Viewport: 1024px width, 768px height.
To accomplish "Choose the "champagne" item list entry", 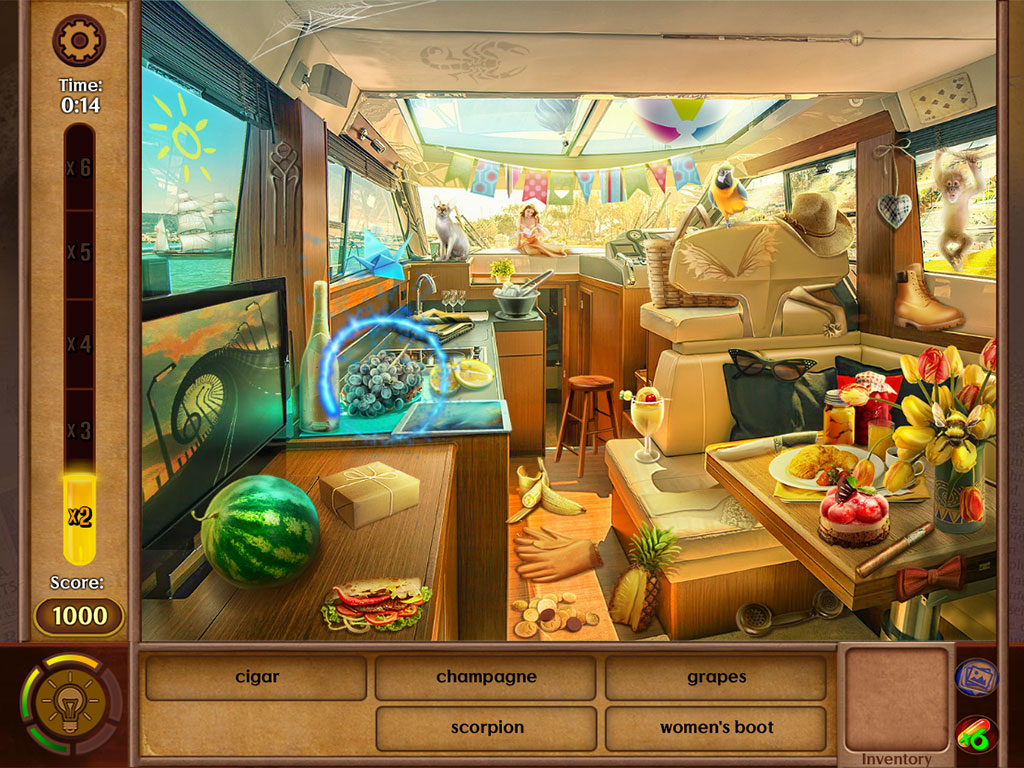I will (486, 677).
